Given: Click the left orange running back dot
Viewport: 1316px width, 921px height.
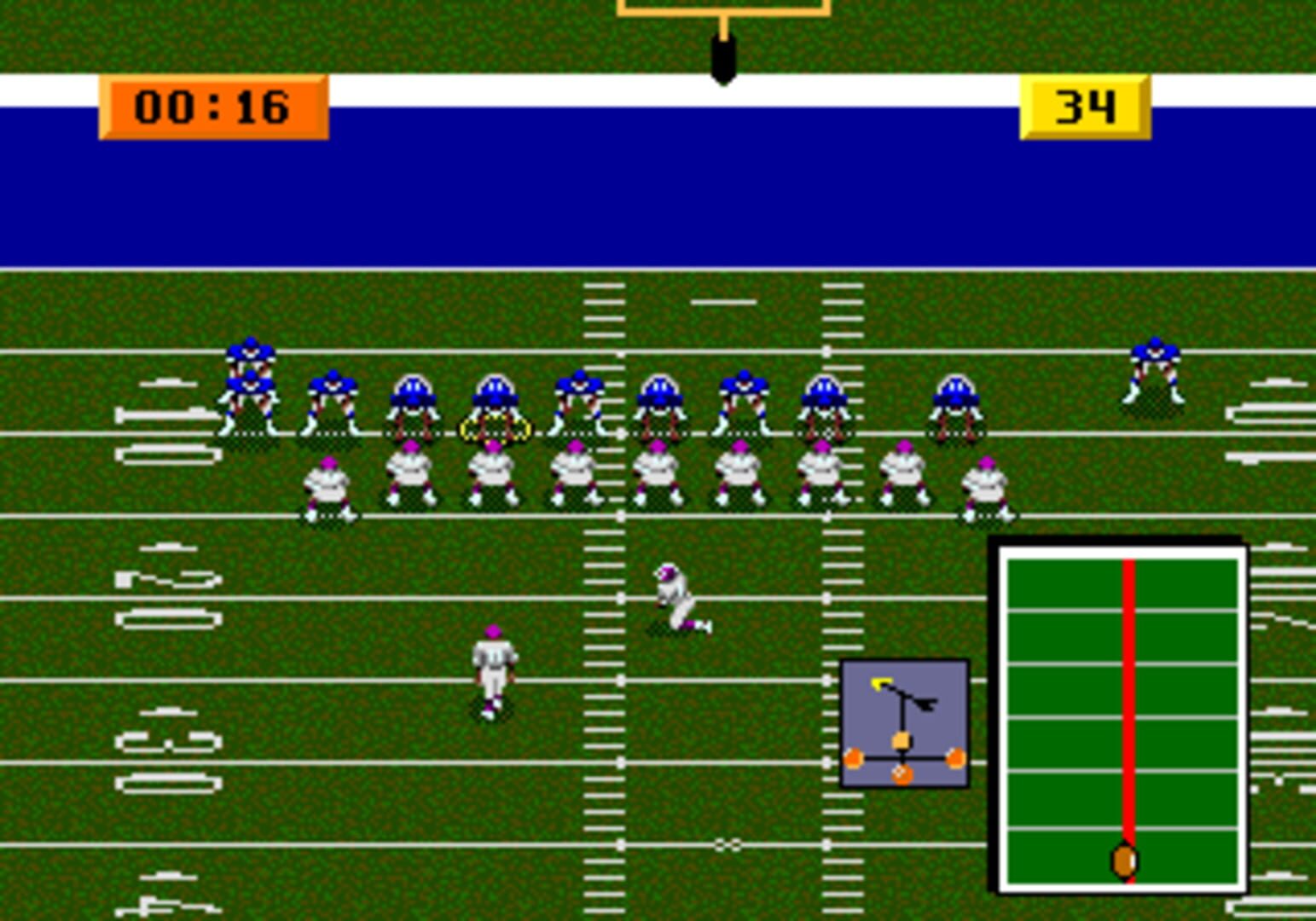Looking at the screenshot, I should [x=853, y=757].
